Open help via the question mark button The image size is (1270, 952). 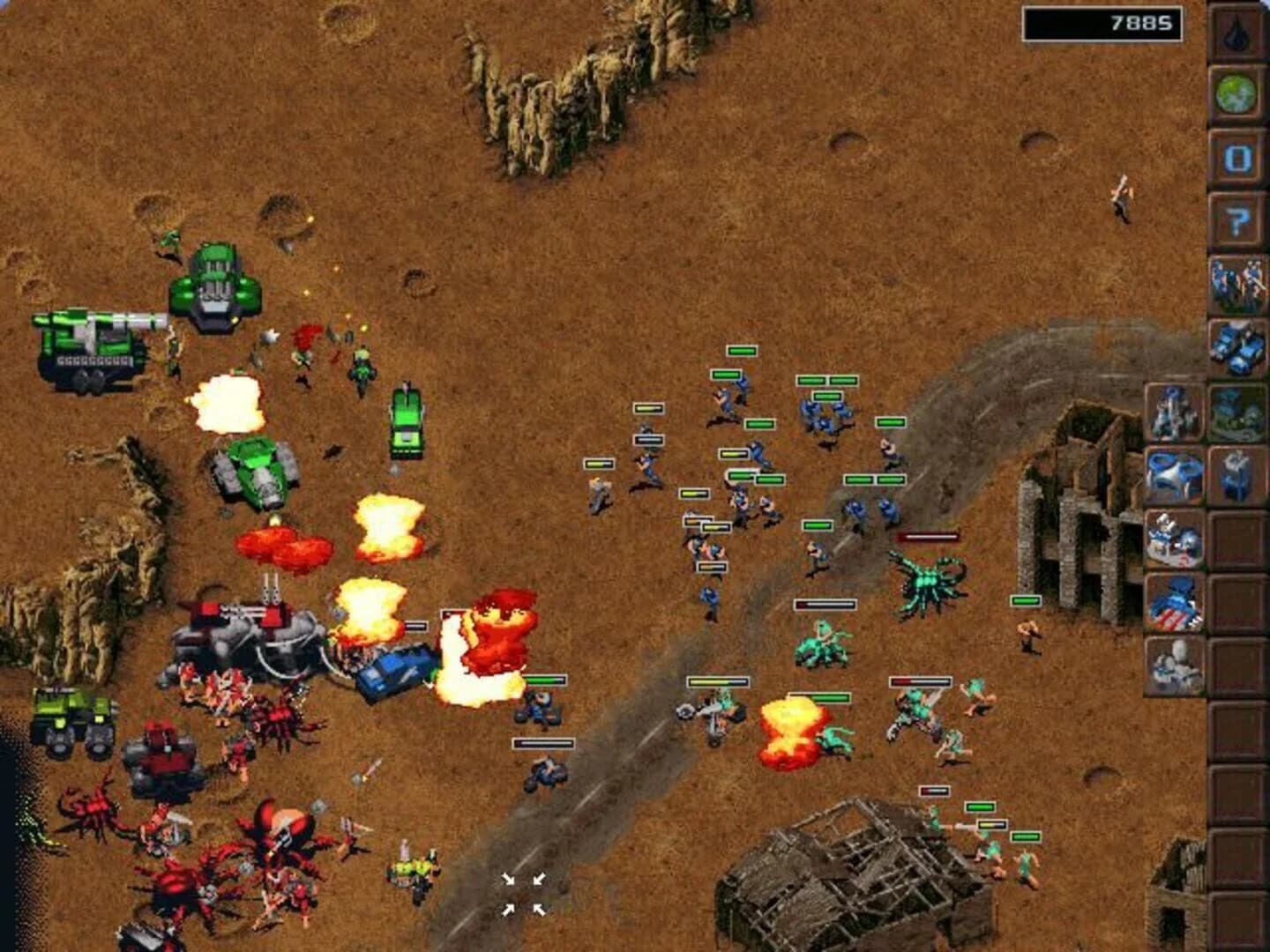[1236, 216]
